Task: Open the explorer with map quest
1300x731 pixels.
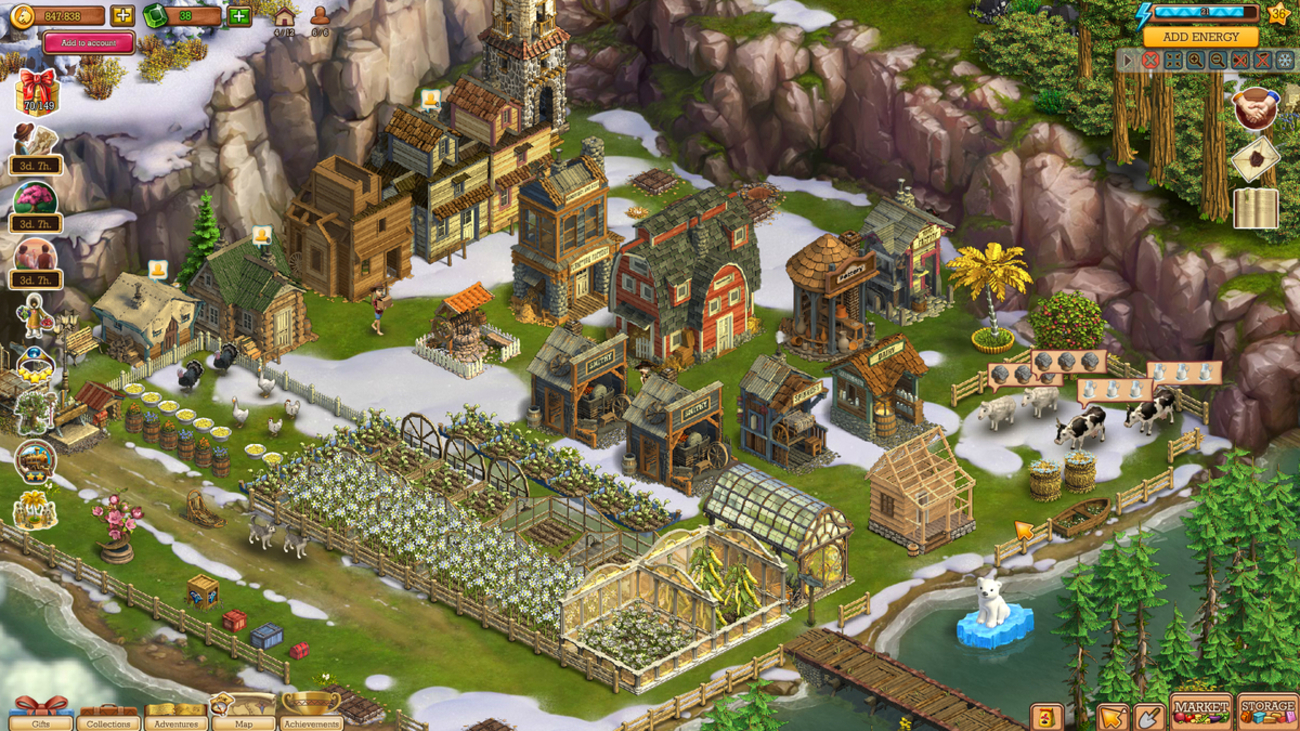Action: (35, 144)
